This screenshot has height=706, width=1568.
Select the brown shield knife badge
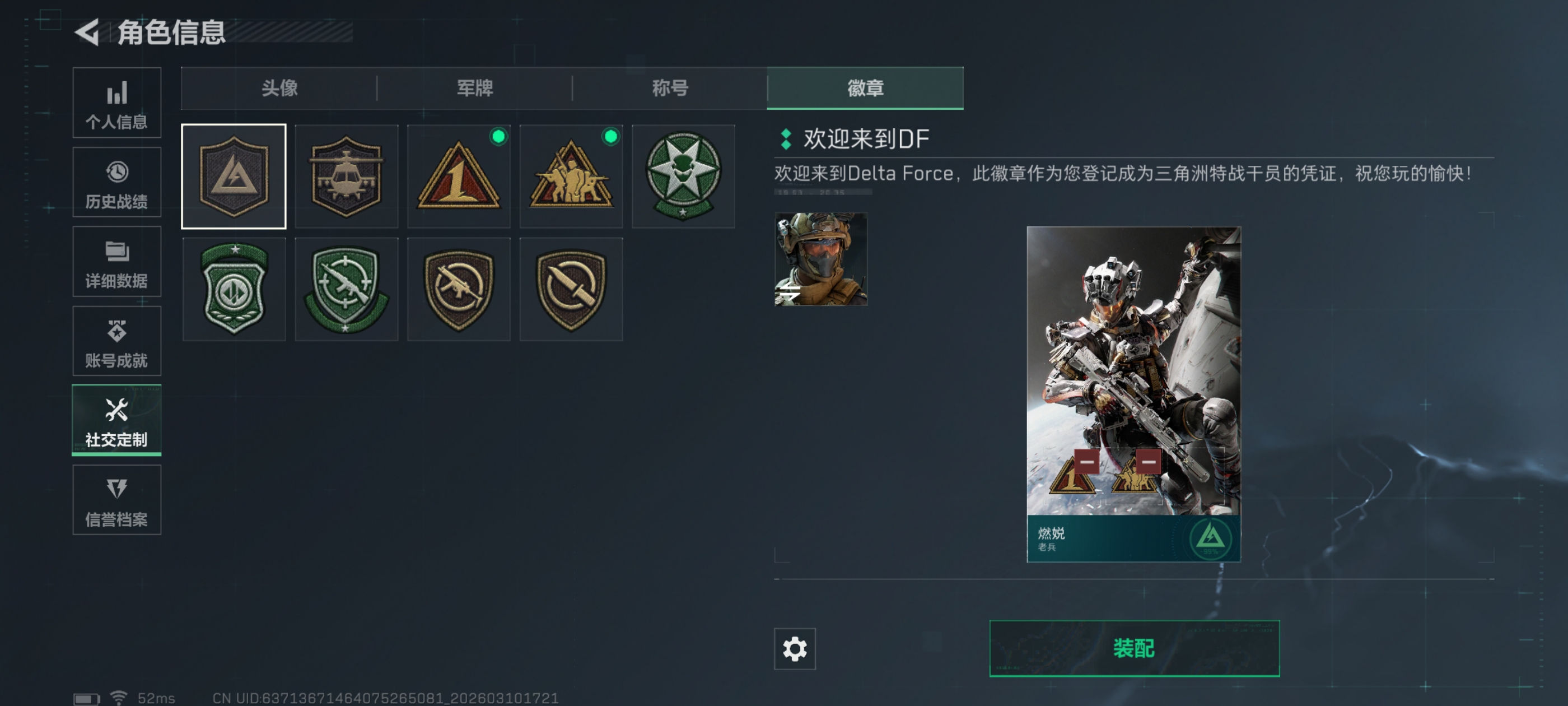tap(571, 289)
